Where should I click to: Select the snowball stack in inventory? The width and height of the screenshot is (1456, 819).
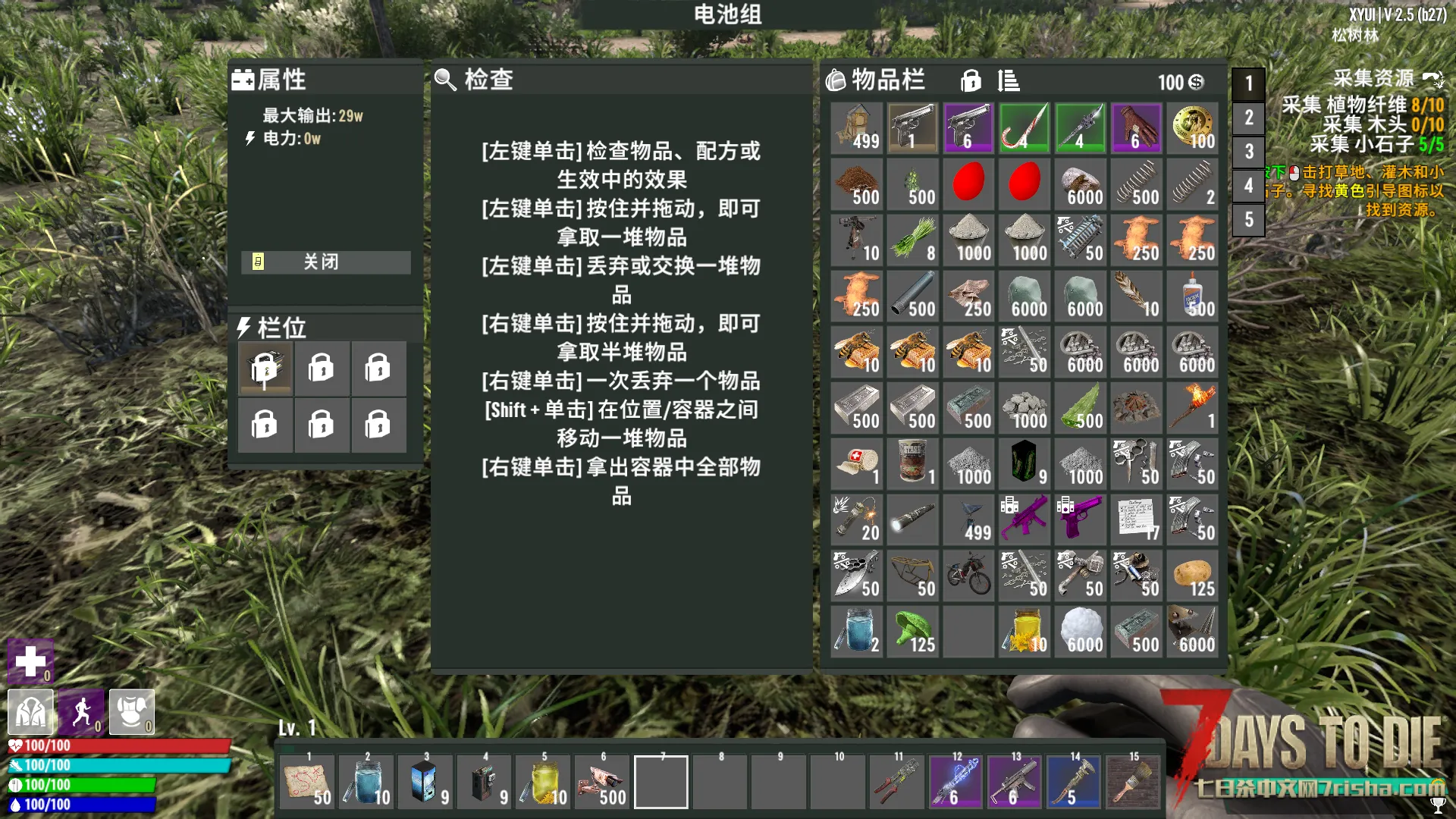[x=1080, y=632]
